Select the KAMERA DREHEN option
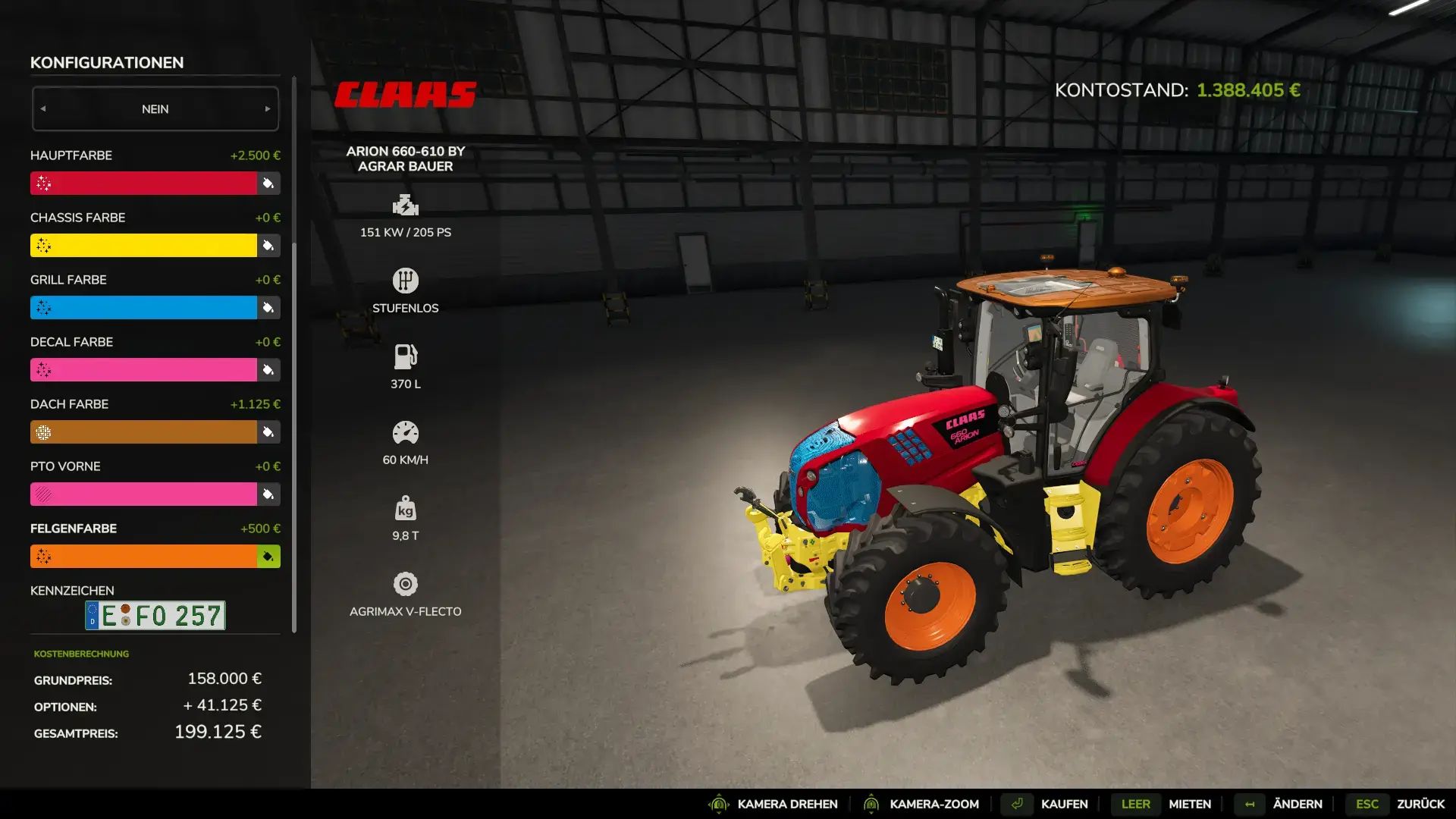1456x819 pixels. tap(789, 804)
